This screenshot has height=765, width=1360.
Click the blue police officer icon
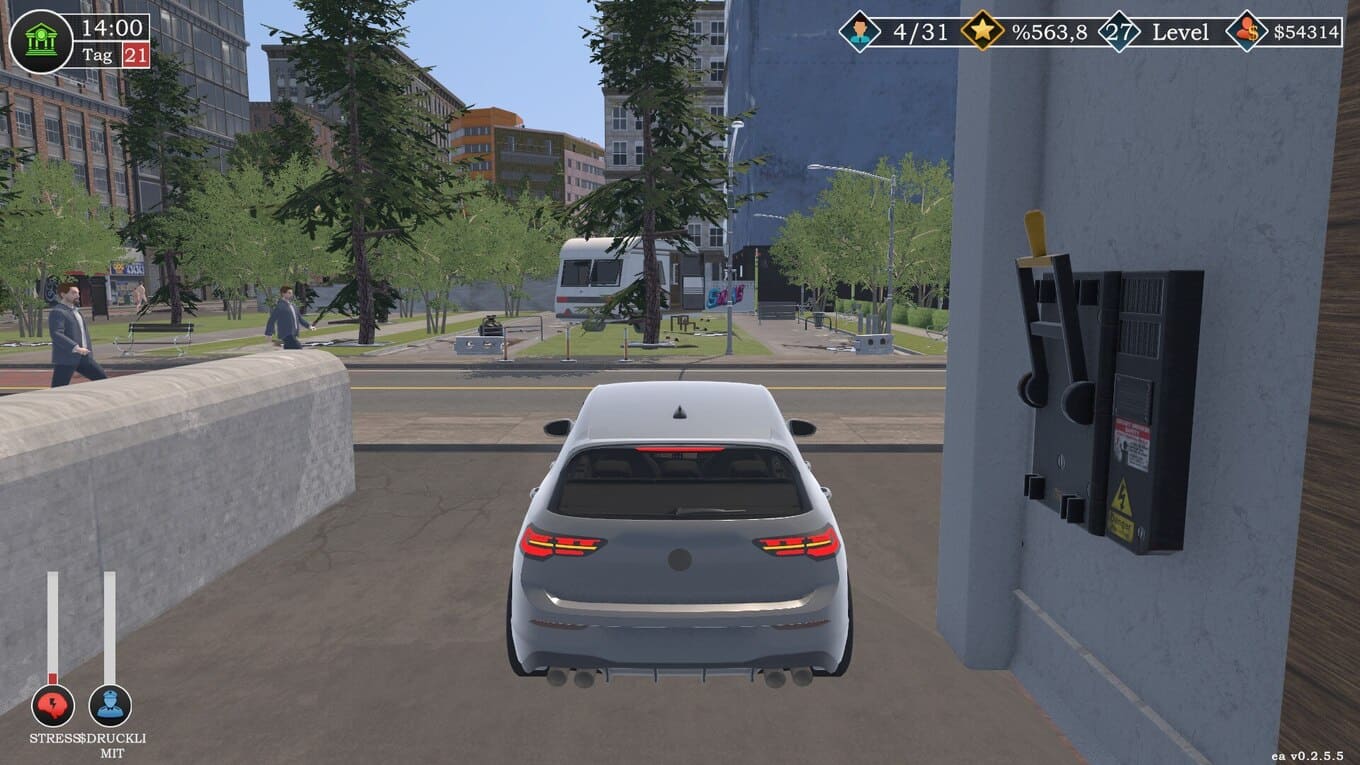110,705
